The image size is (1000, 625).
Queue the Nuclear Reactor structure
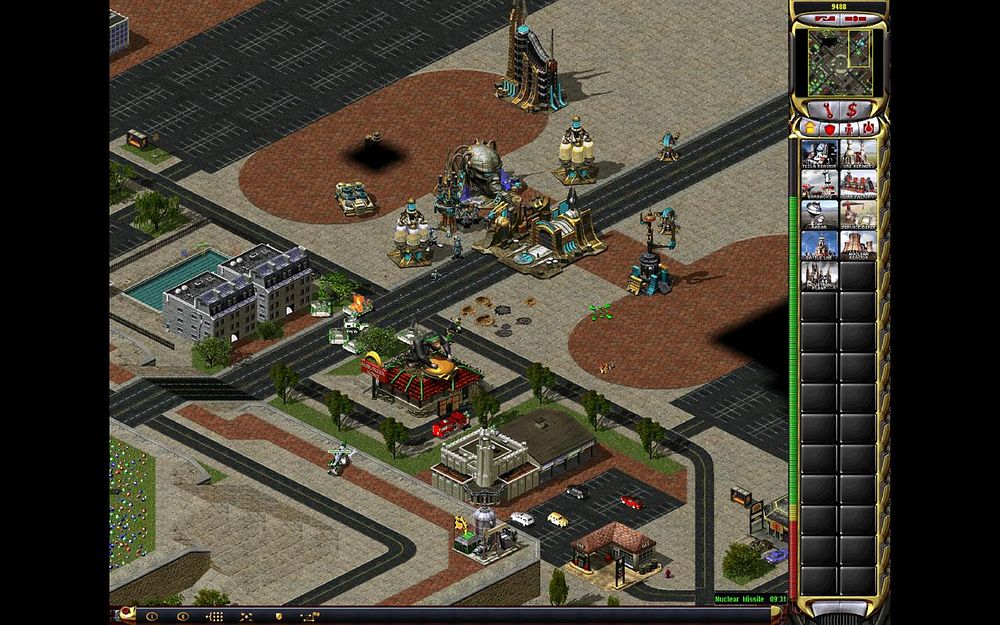(859, 246)
